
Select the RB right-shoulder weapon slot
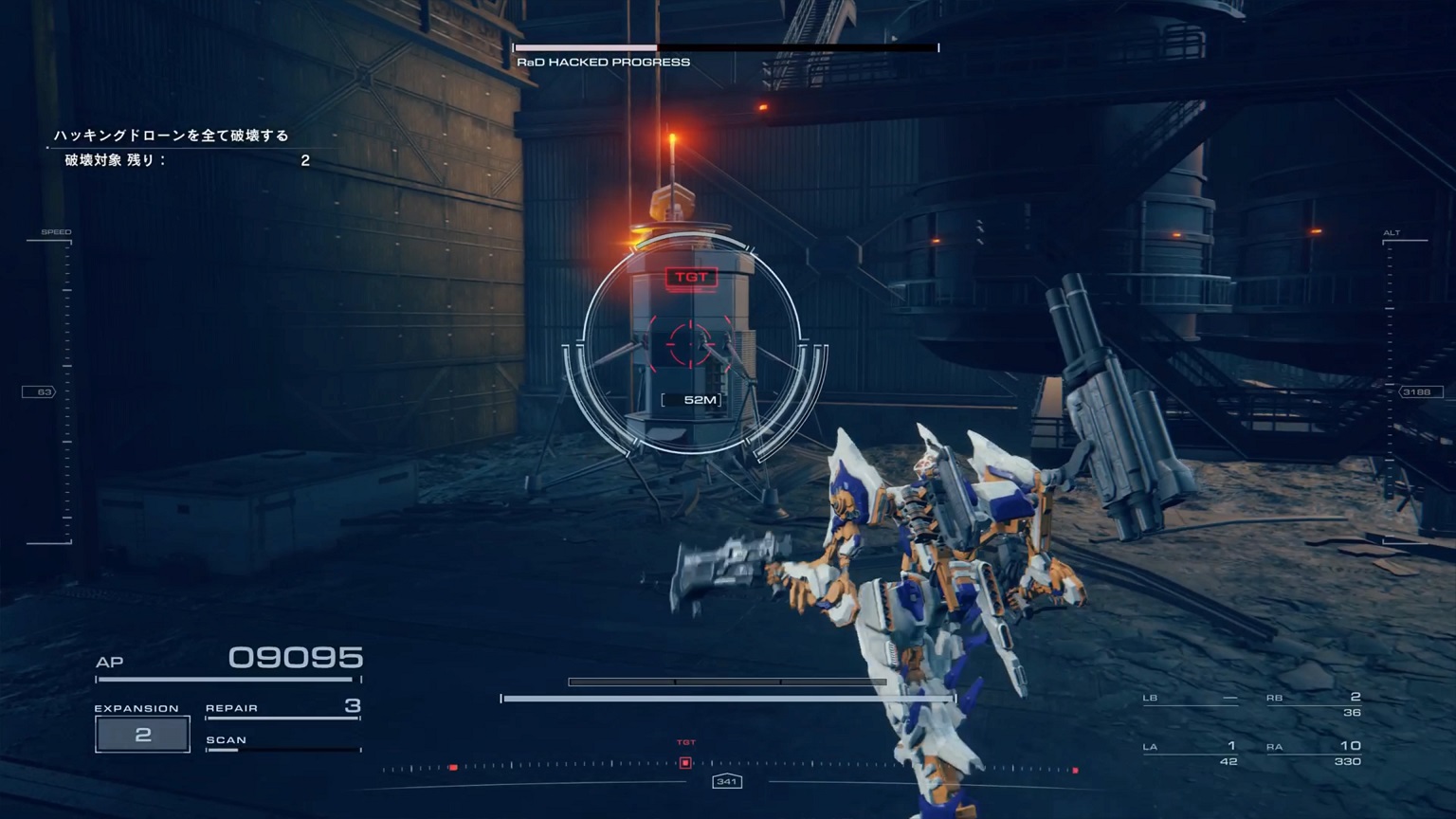[1314, 704]
